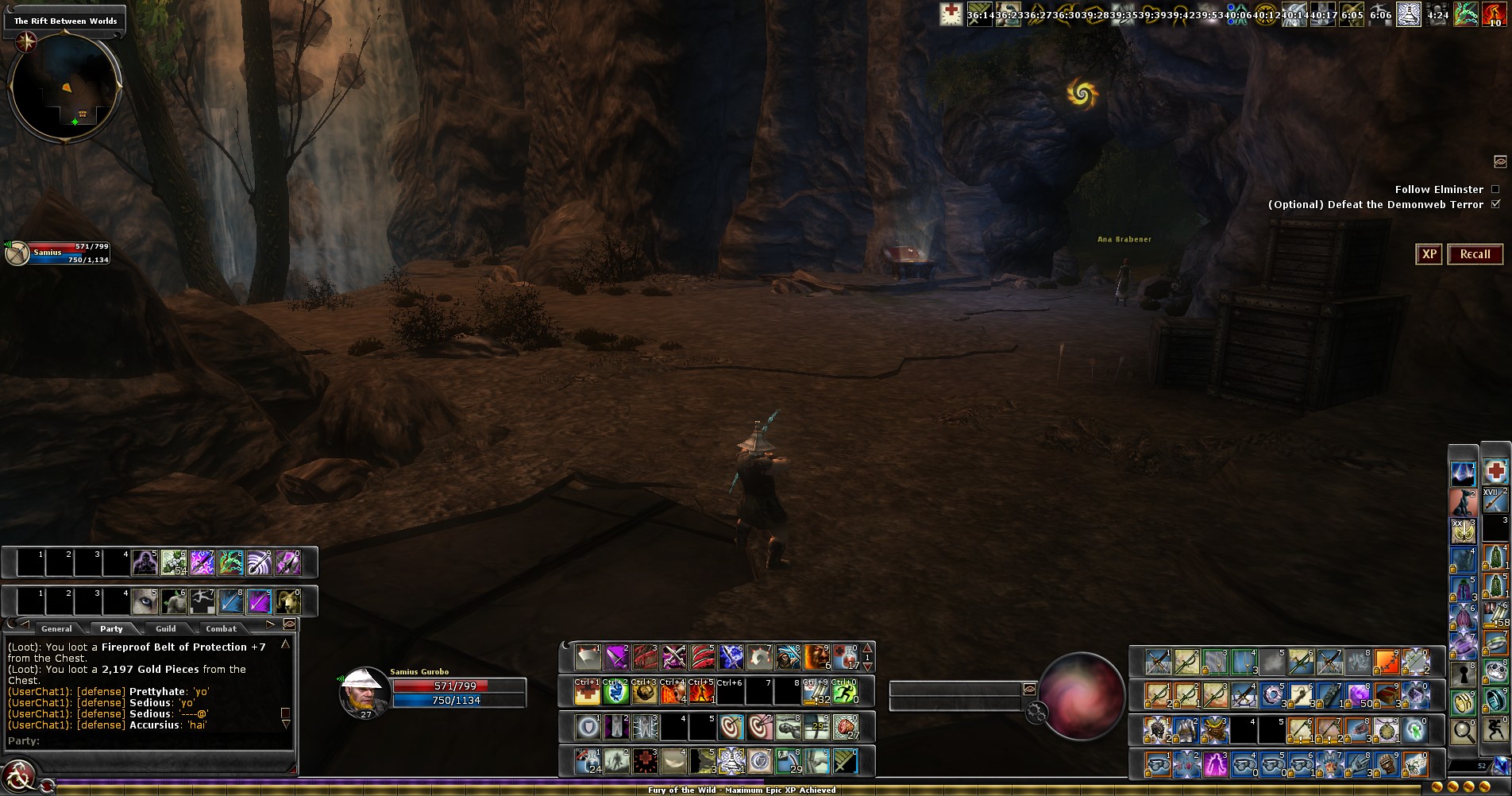Open the XP report button
This screenshot has height=796, width=1512.
point(1429,254)
